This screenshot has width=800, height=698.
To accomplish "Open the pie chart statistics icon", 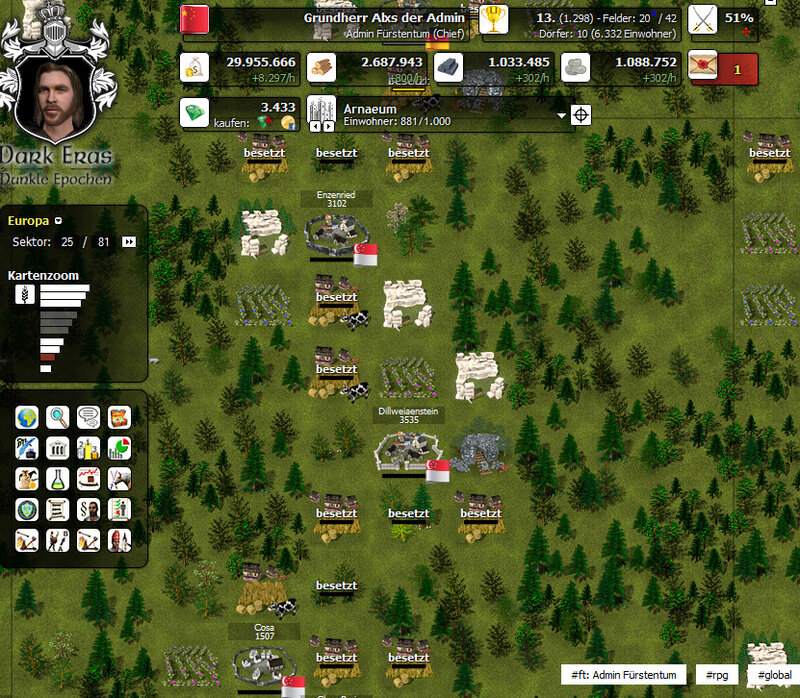I will [x=119, y=448].
